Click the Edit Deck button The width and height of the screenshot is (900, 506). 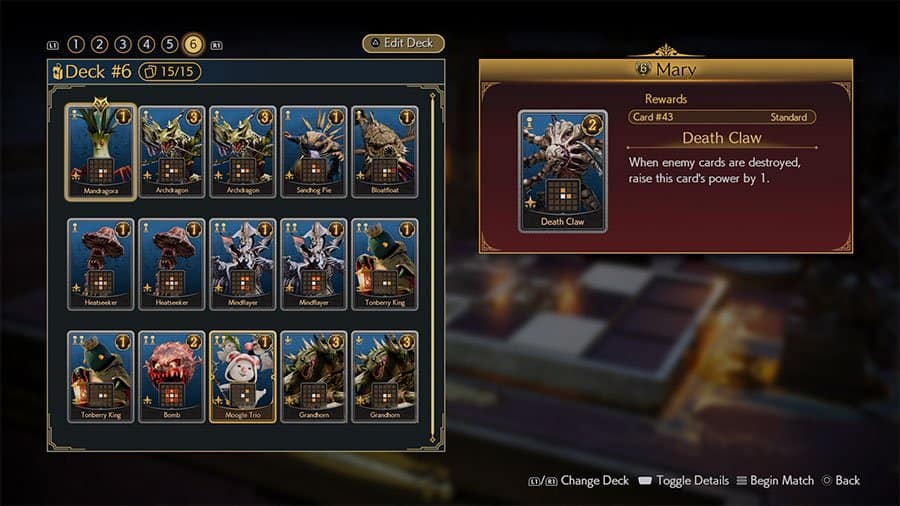coord(403,44)
